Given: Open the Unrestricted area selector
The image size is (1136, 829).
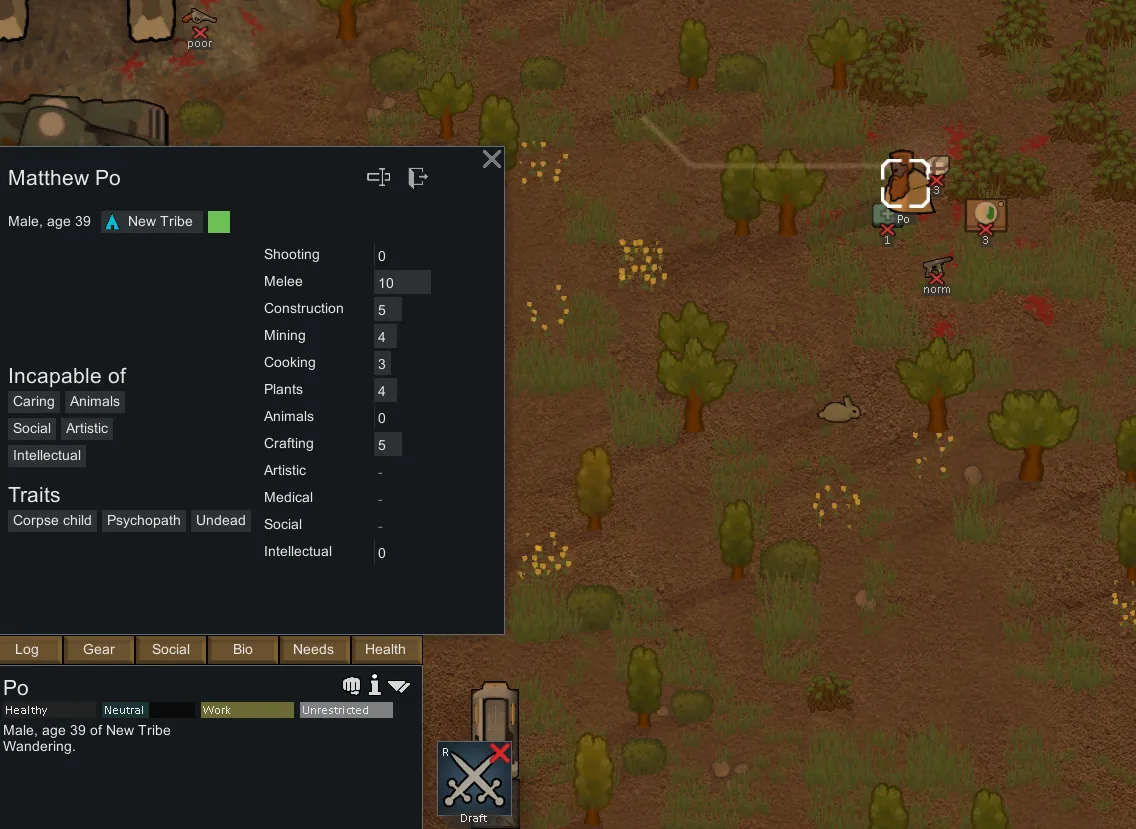Looking at the screenshot, I should [346, 710].
